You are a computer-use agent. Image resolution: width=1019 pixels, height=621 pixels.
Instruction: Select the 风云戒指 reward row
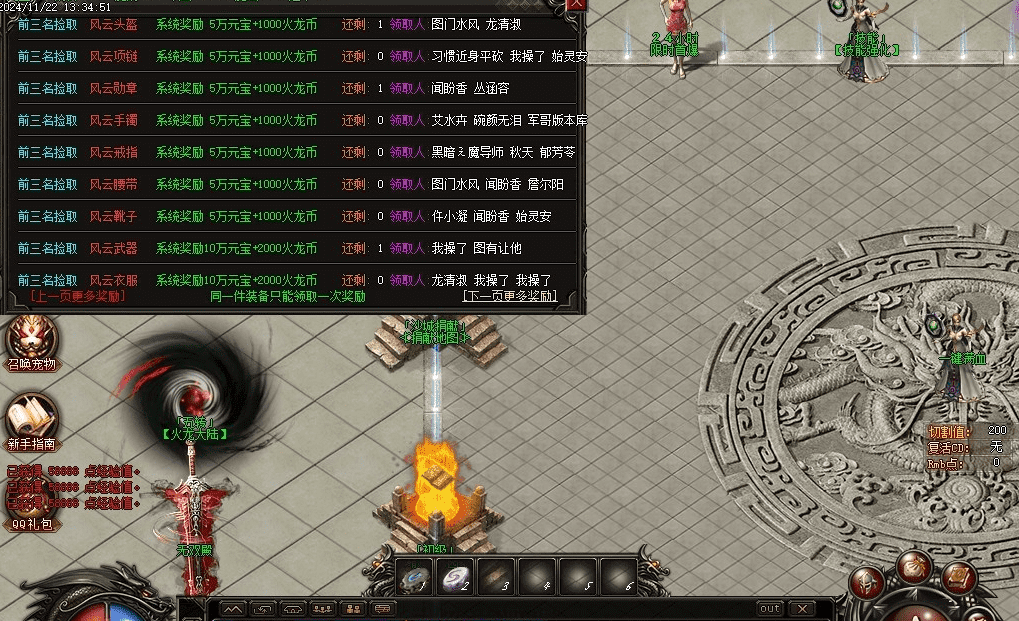pyautogui.click(x=298, y=152)
